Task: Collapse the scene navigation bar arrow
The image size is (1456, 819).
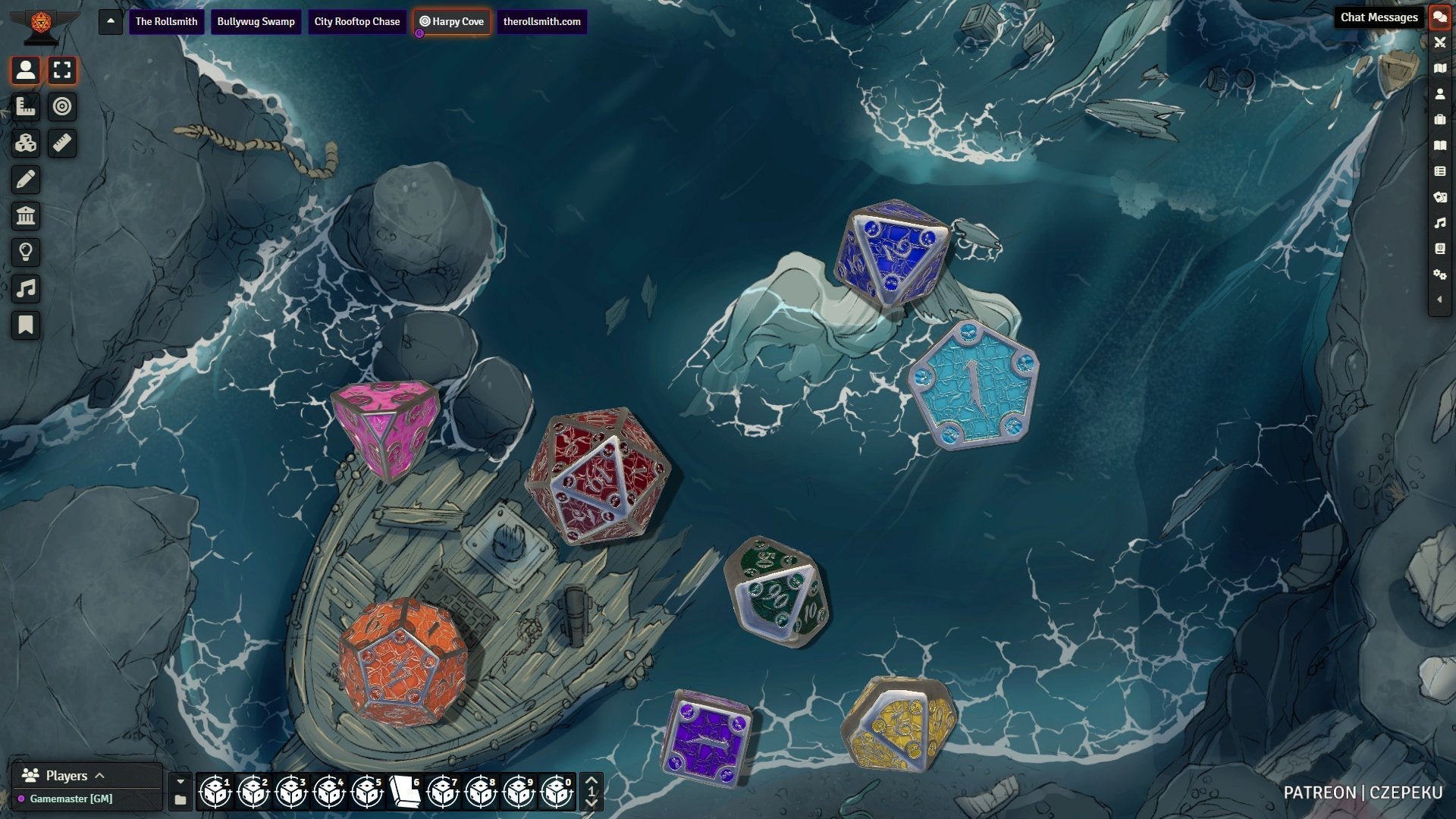Action: click(x=110, y=22)
